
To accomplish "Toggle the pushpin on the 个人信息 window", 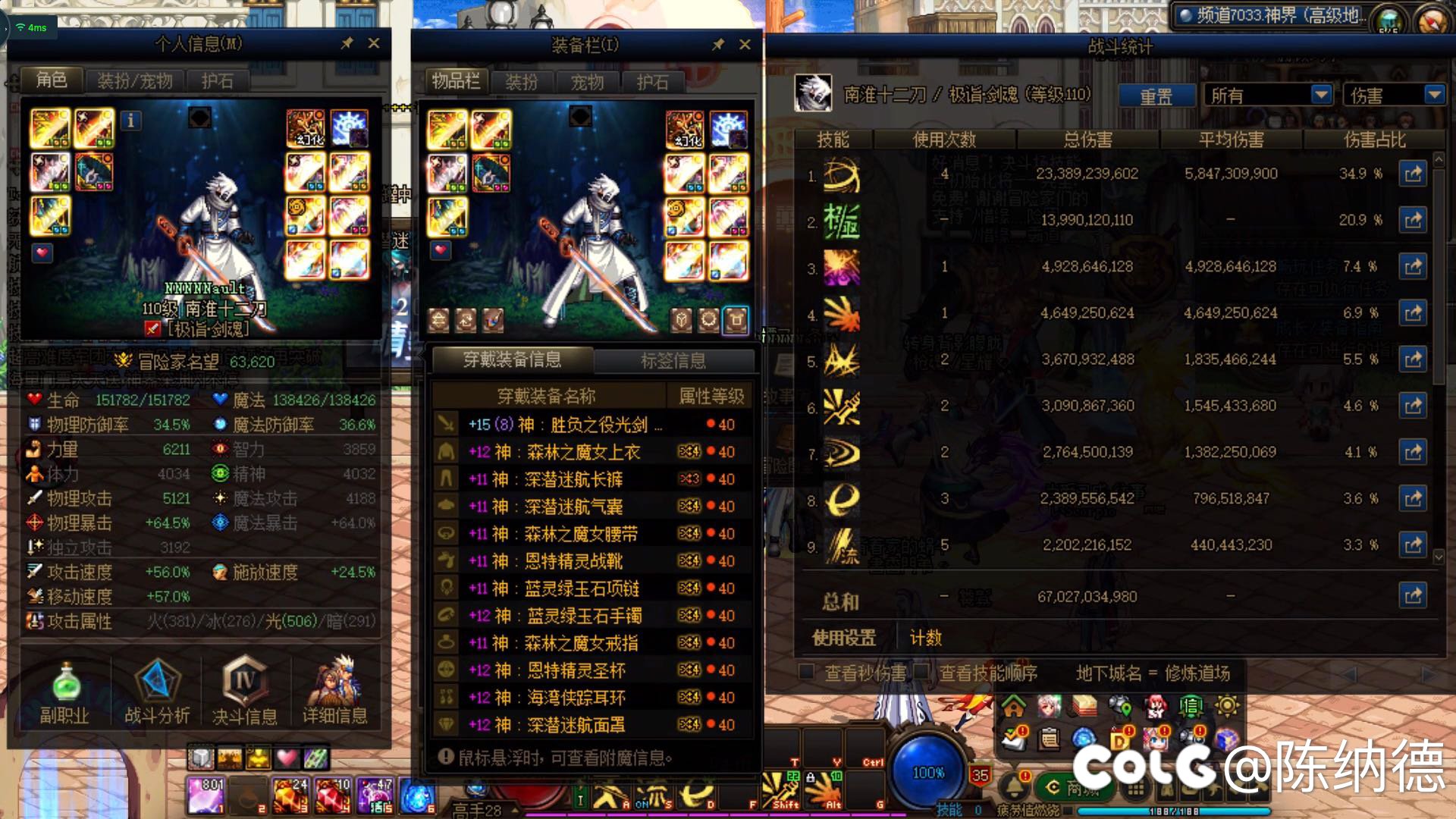I will (347, 44).
